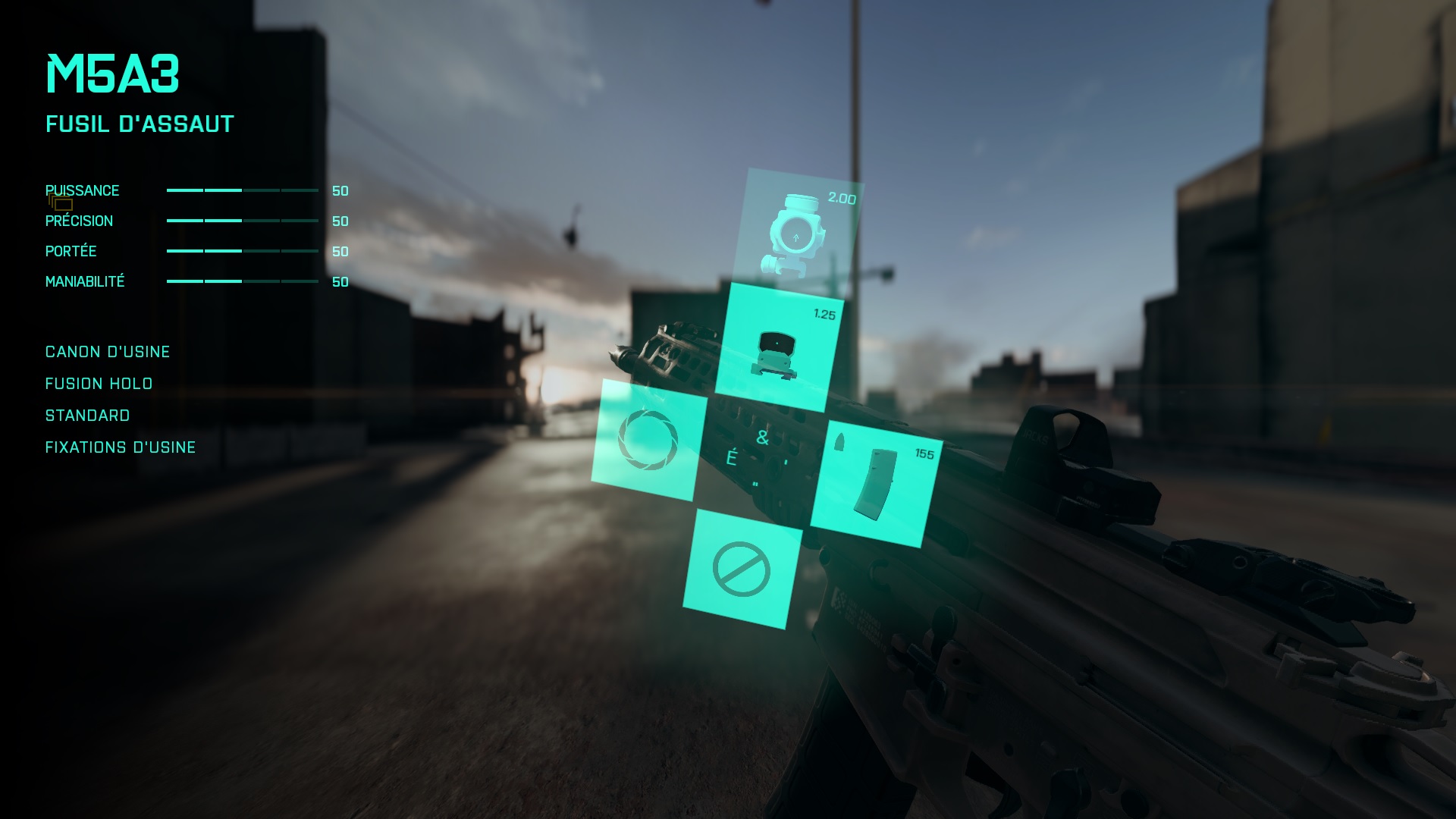This screenshot has width=1456, height=819.
Task: Select the Fusil d'assaut category label
Action: point(139,124)
